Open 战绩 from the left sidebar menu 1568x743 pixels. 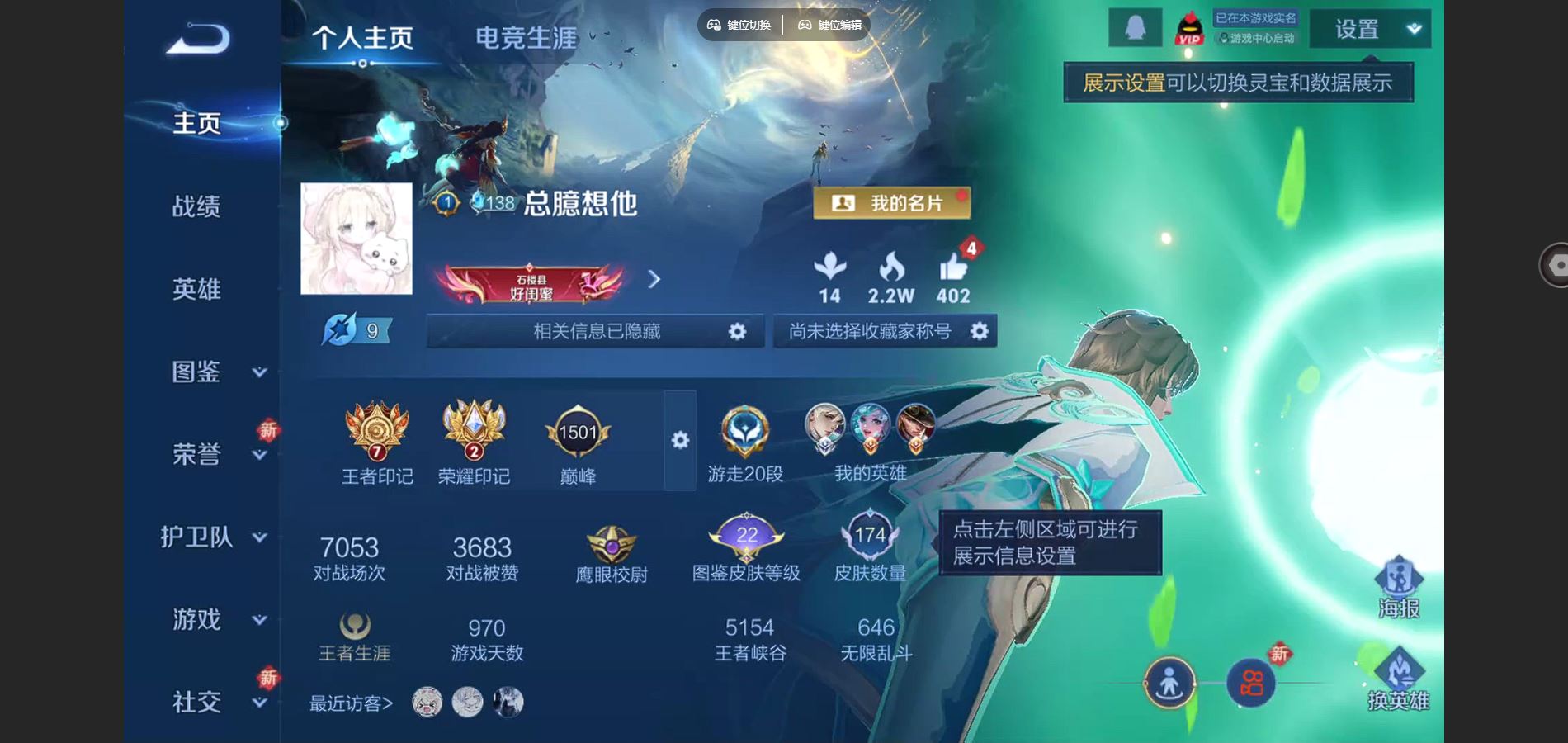tap(198, 207)
